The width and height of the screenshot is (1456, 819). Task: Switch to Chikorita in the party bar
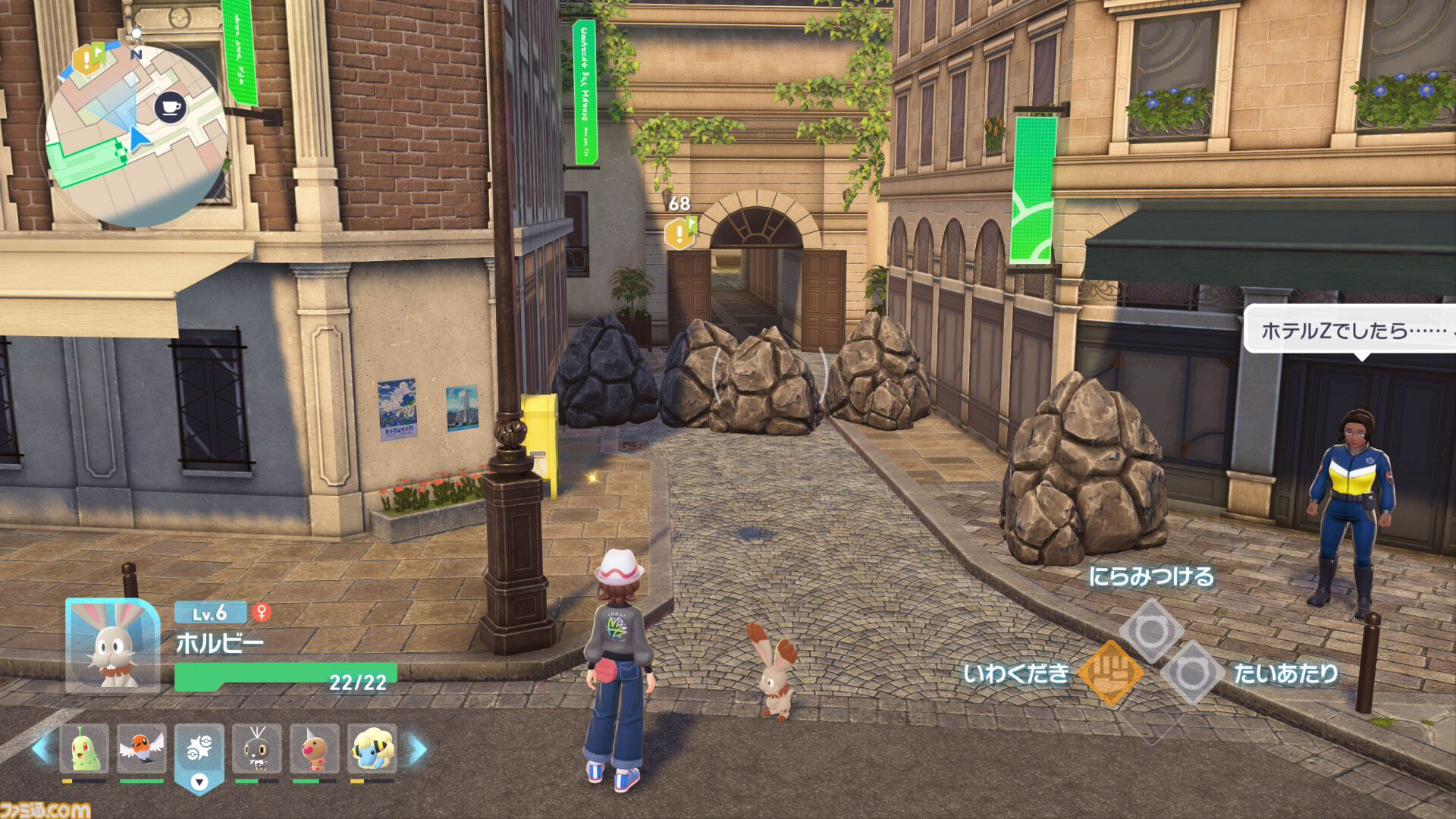click(84, 748)
